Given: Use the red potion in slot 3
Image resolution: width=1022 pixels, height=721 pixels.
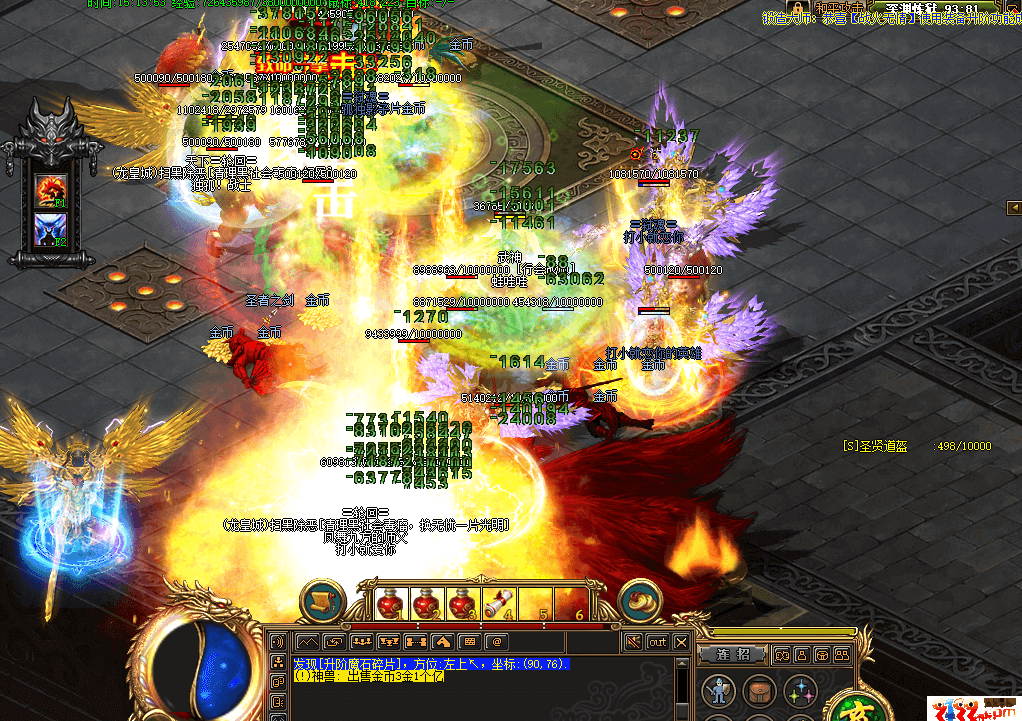Looking at the screenshot, I should click(x=462, y=603).
